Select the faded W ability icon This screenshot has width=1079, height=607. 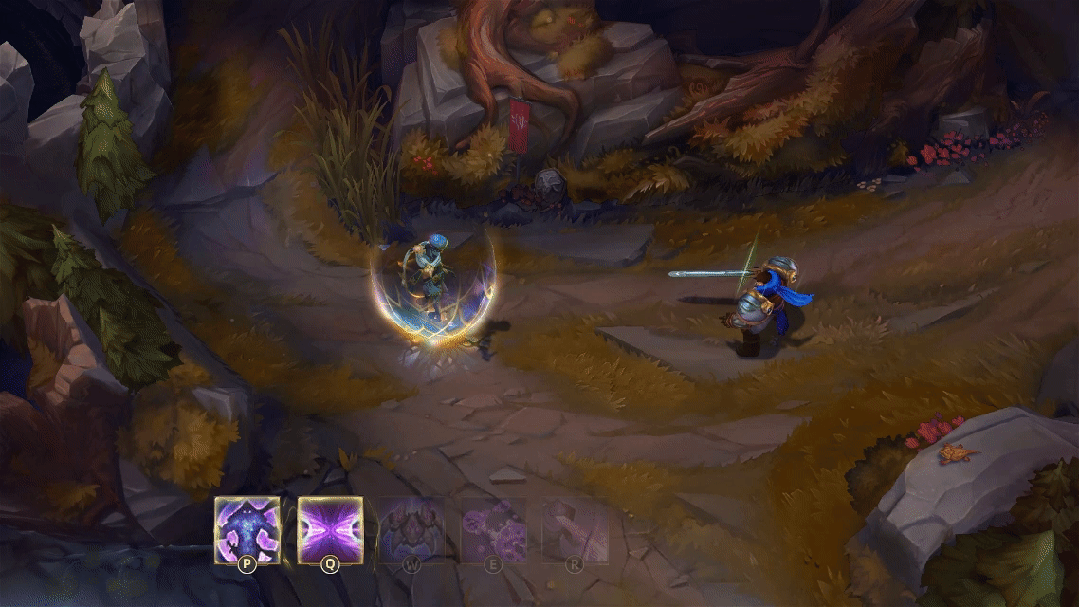click(x=411, y=529)
